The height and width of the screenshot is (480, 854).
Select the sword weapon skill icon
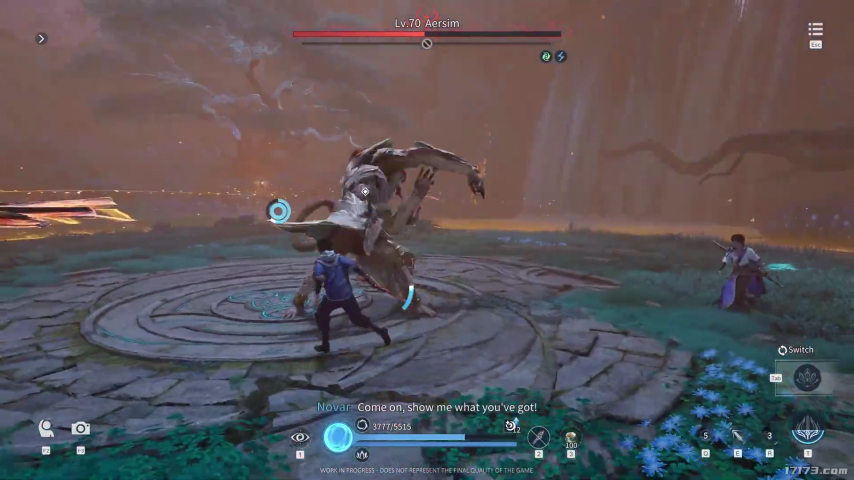pos(737,435)
